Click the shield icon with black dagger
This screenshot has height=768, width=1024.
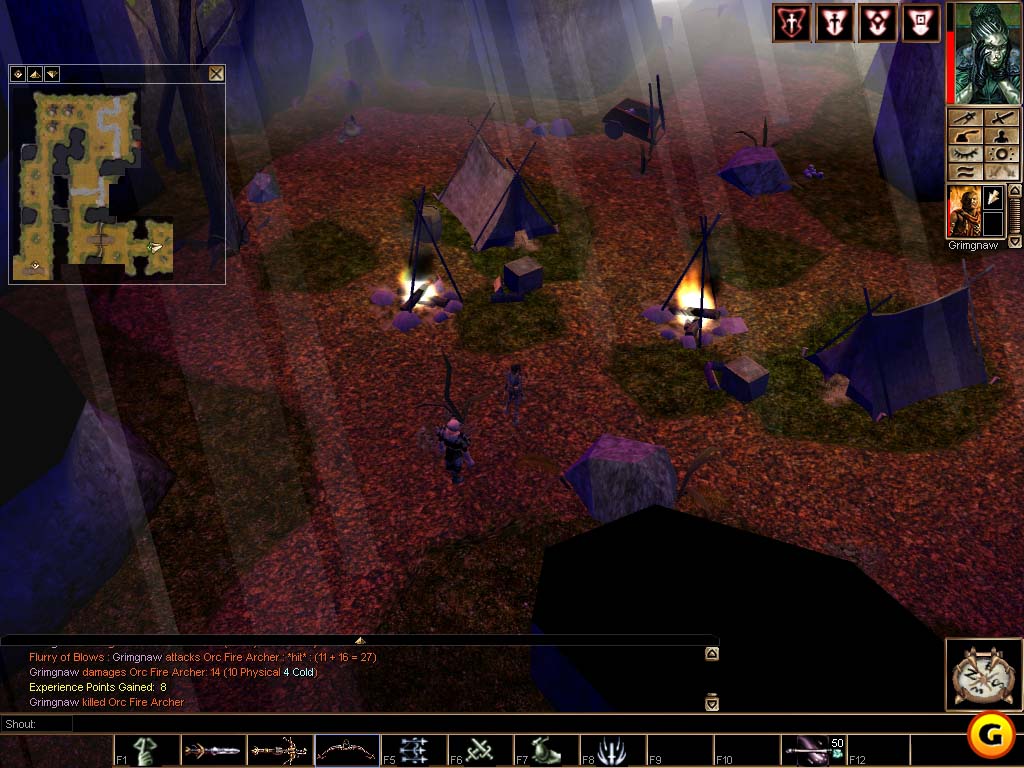(834, 23)
